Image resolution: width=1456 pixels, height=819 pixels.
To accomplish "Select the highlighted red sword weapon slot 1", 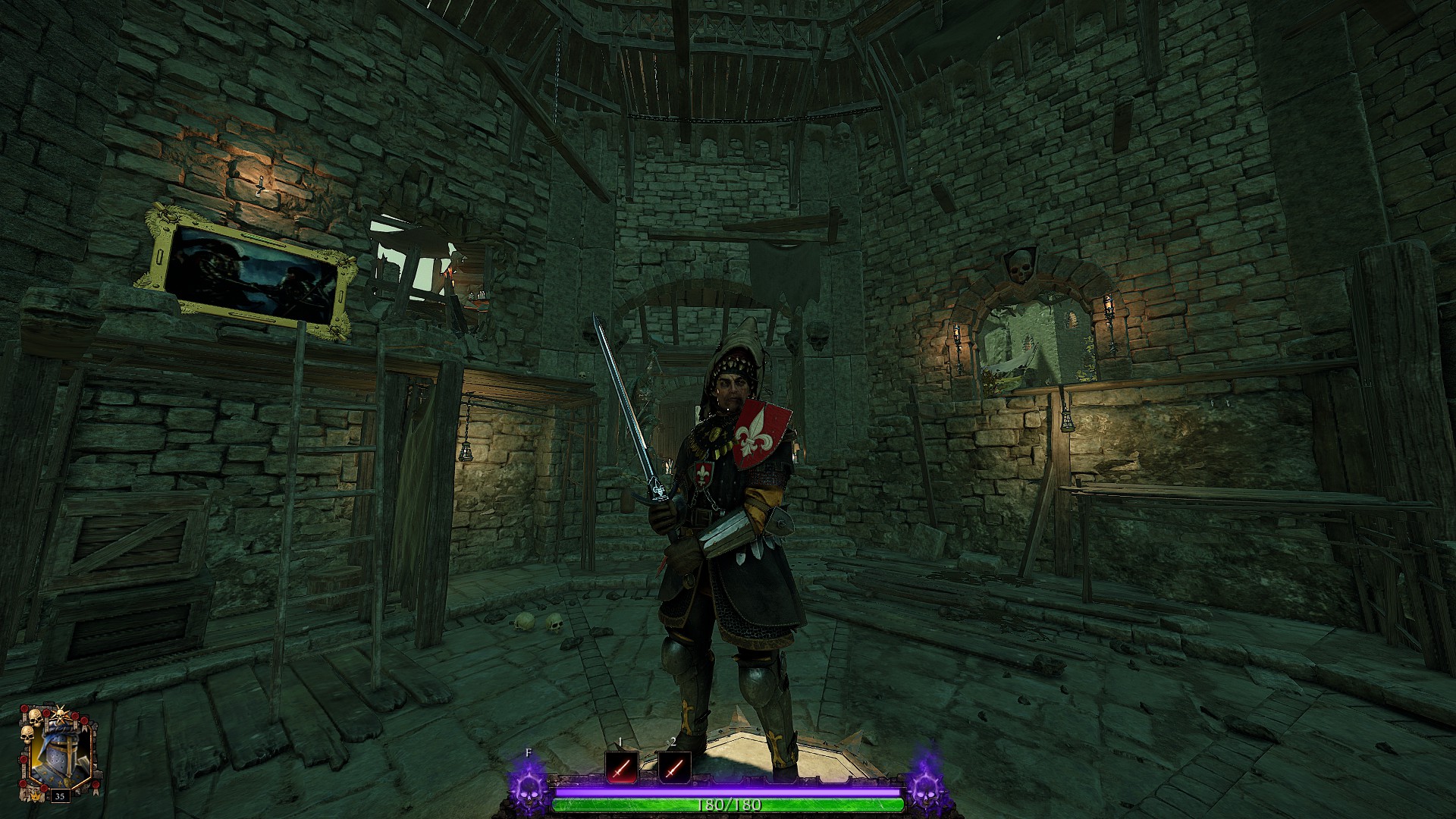I will coord(622,769).
